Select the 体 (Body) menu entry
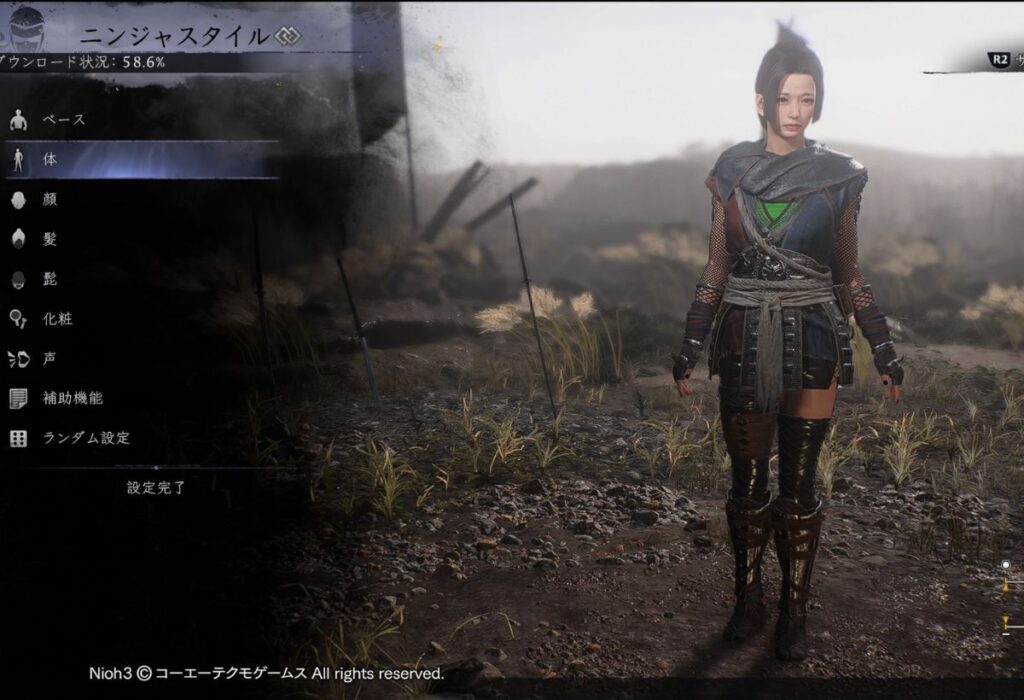 pos(50,160)
